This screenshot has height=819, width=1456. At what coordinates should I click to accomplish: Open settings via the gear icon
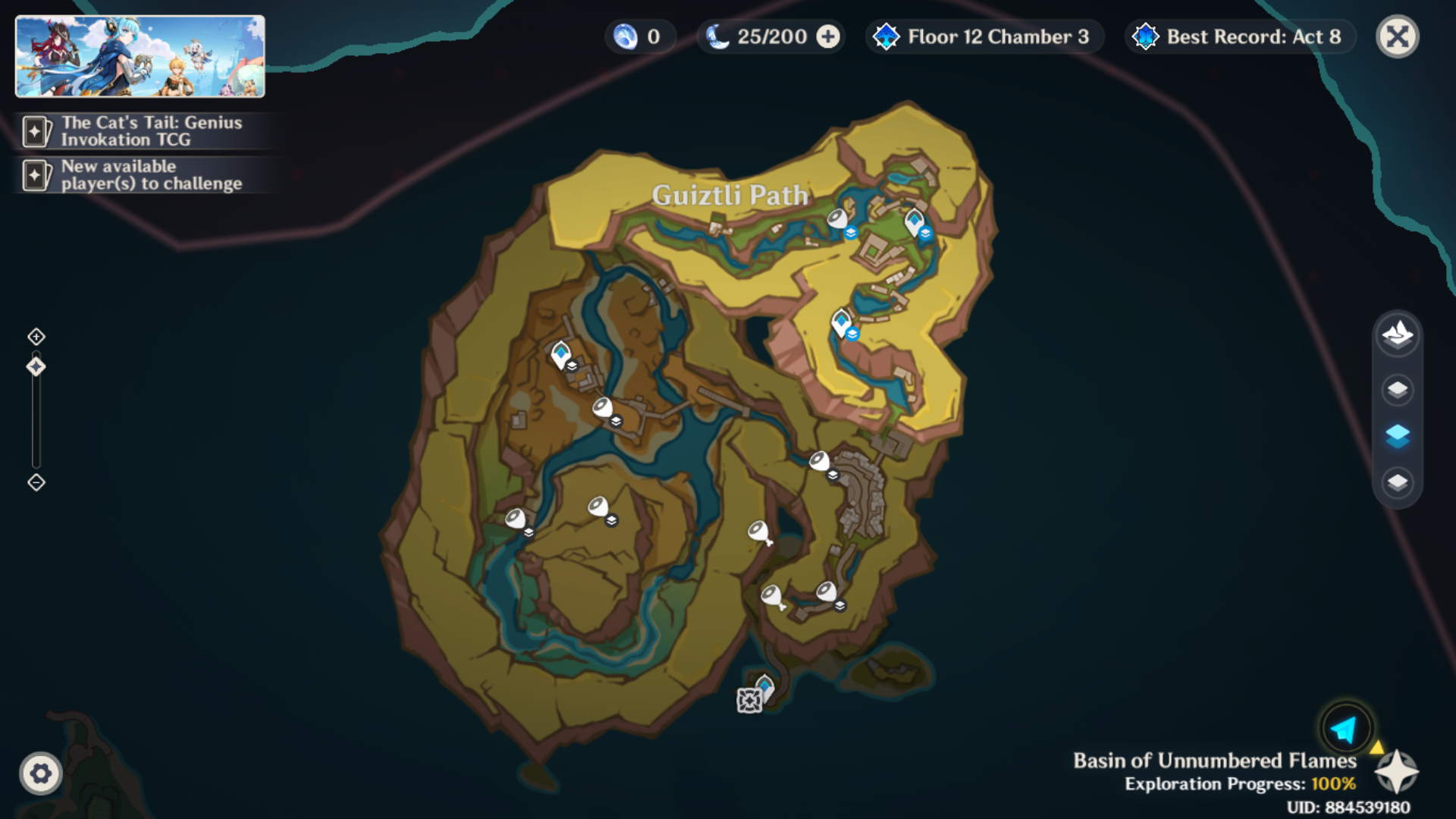42,774
